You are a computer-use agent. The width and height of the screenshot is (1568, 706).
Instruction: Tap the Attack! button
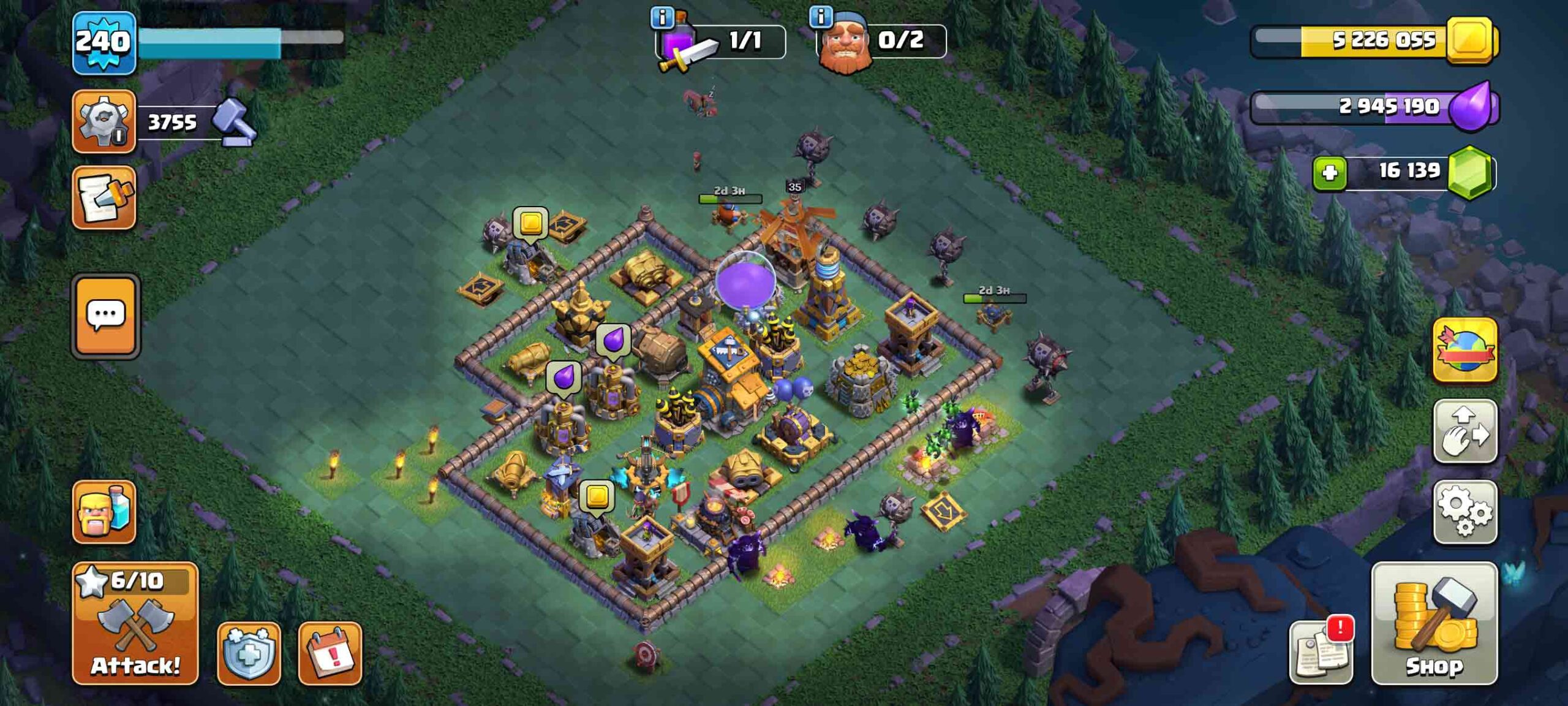[x=135, y=623]
